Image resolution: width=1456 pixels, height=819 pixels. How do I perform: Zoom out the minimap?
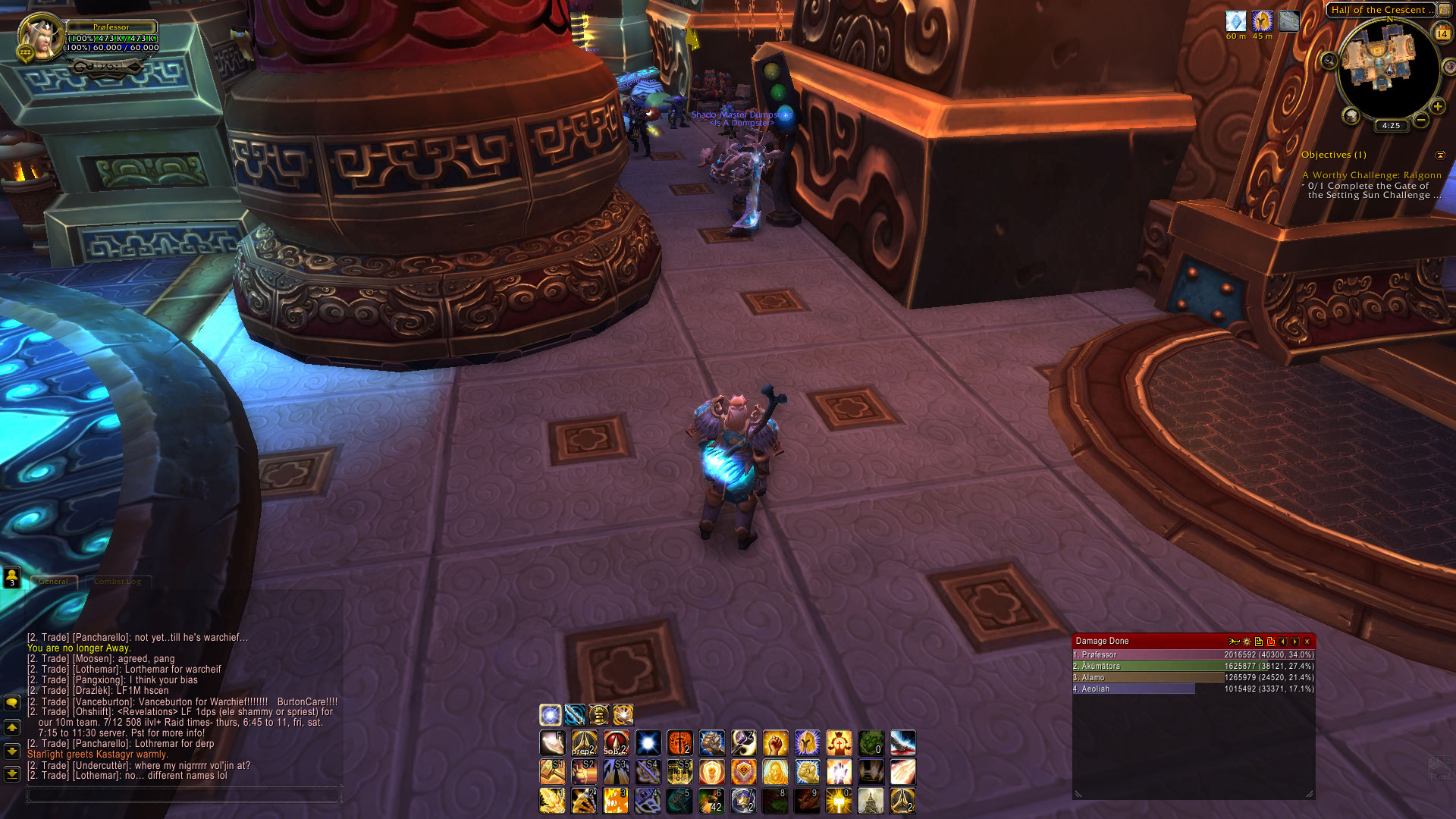(1421, 120)
